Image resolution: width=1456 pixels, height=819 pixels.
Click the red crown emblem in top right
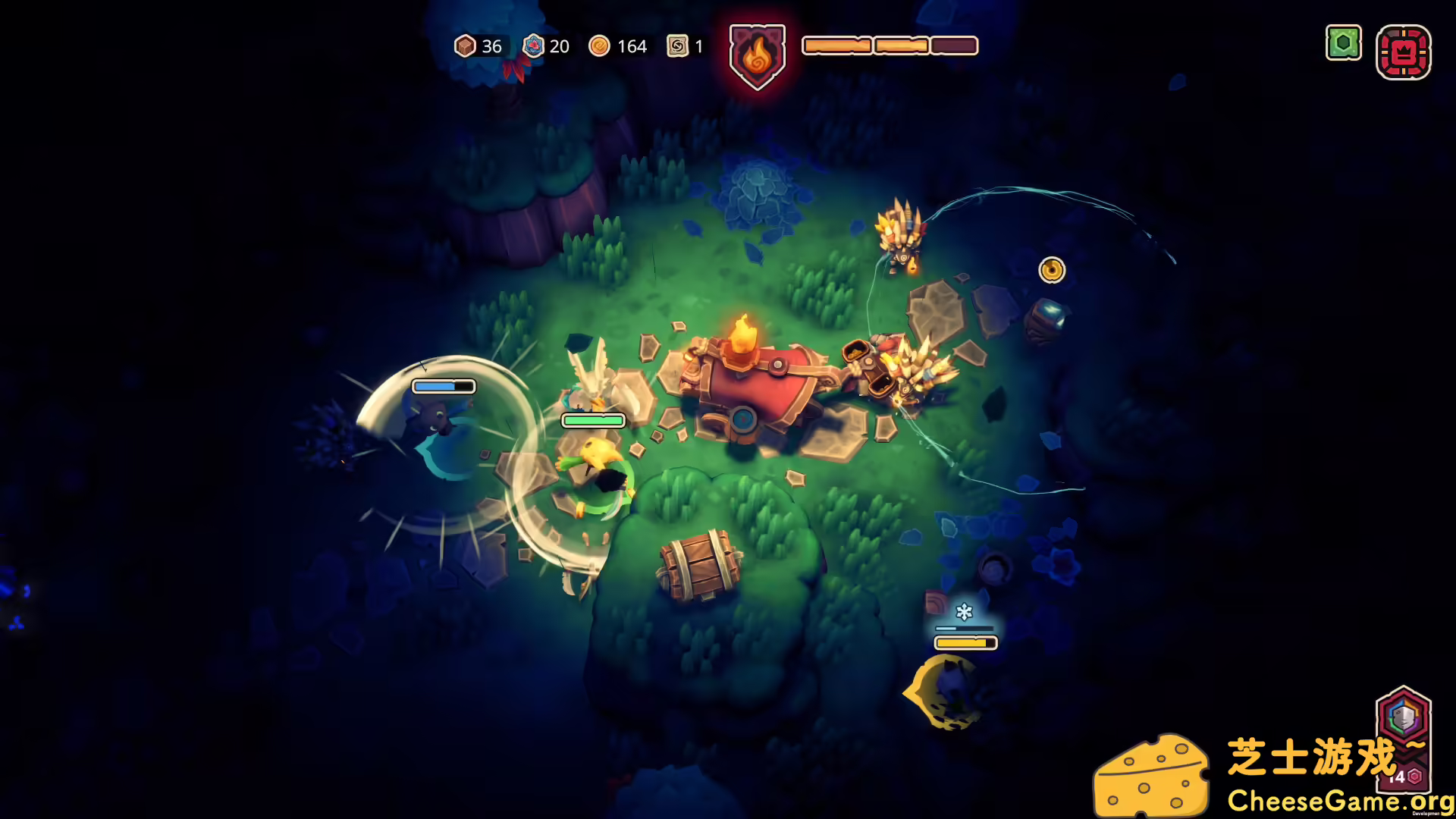pyautogui.click(x=1402, y=53)
